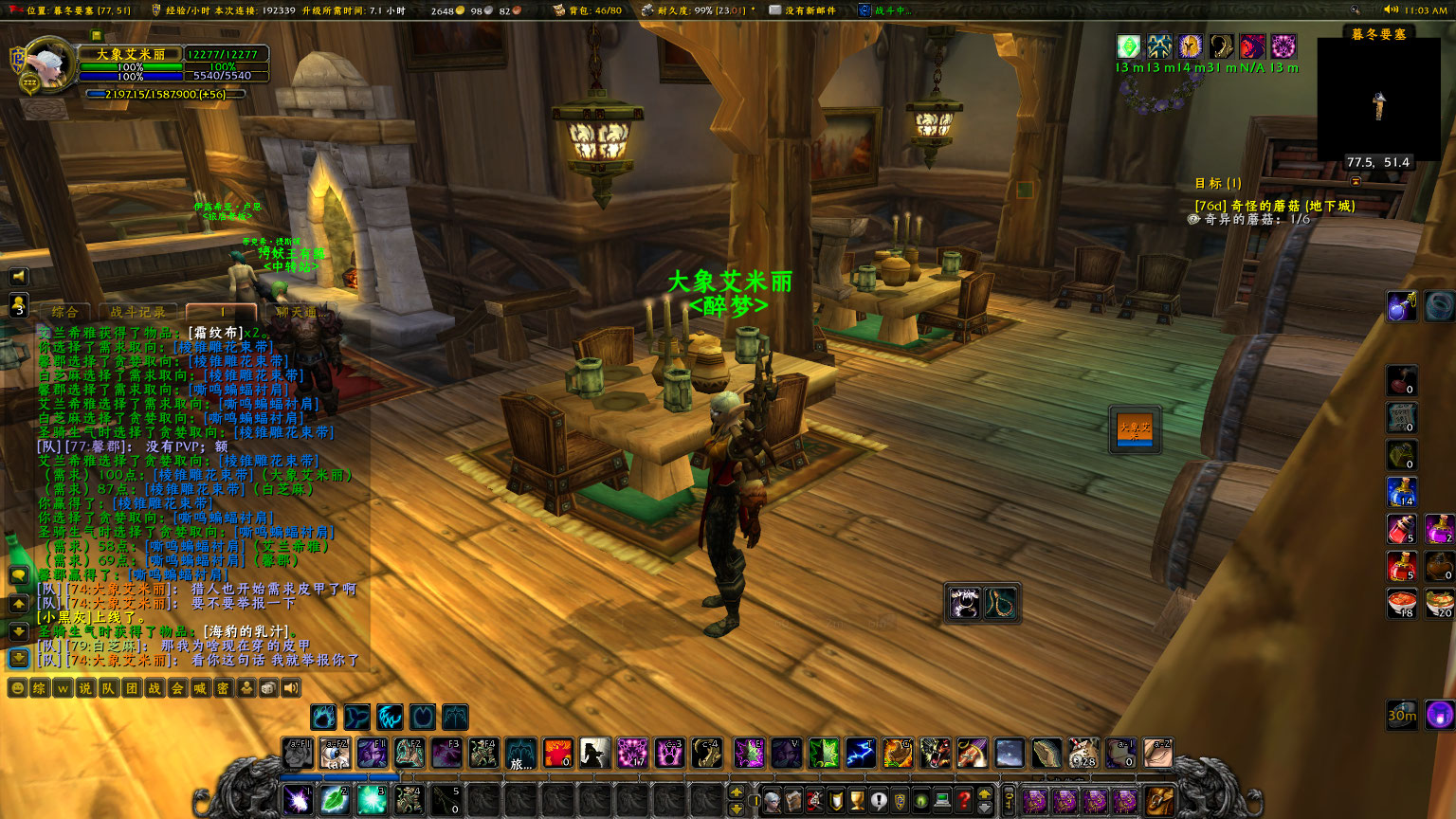Open the smiley emote menu above the chat

[x=17, y=689]
